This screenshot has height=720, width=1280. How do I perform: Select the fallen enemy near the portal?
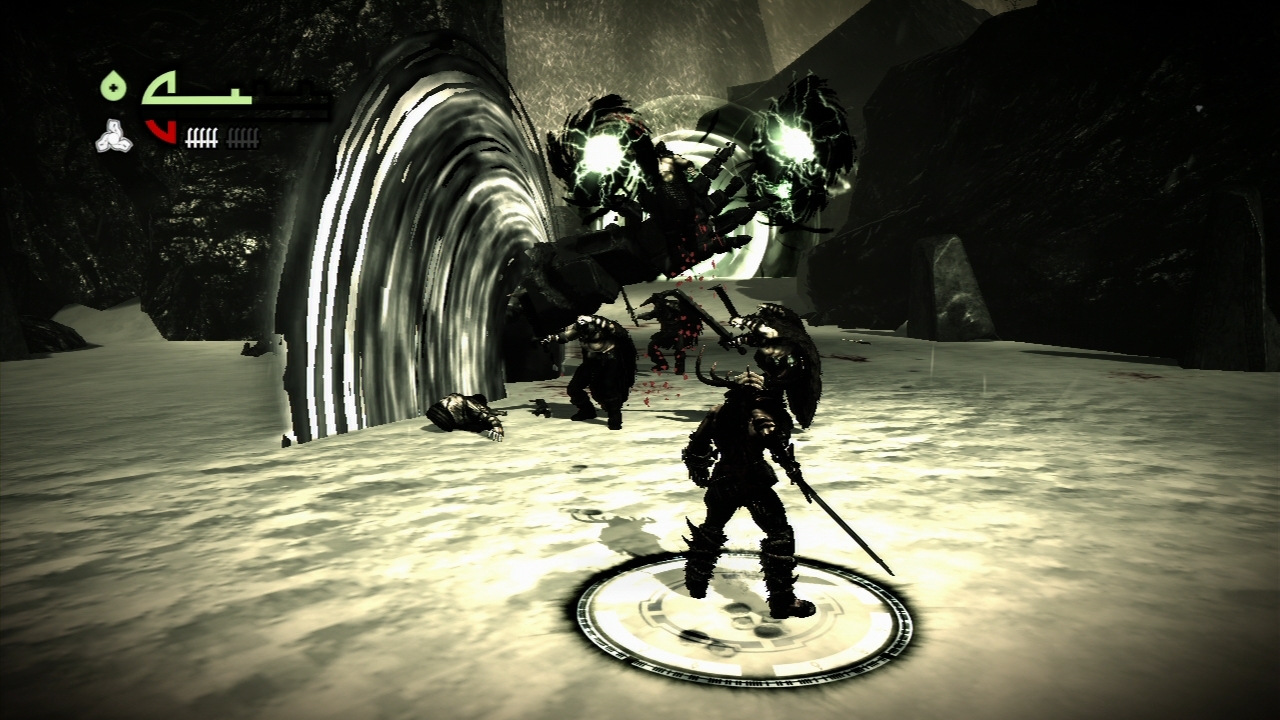click(460, 415)
